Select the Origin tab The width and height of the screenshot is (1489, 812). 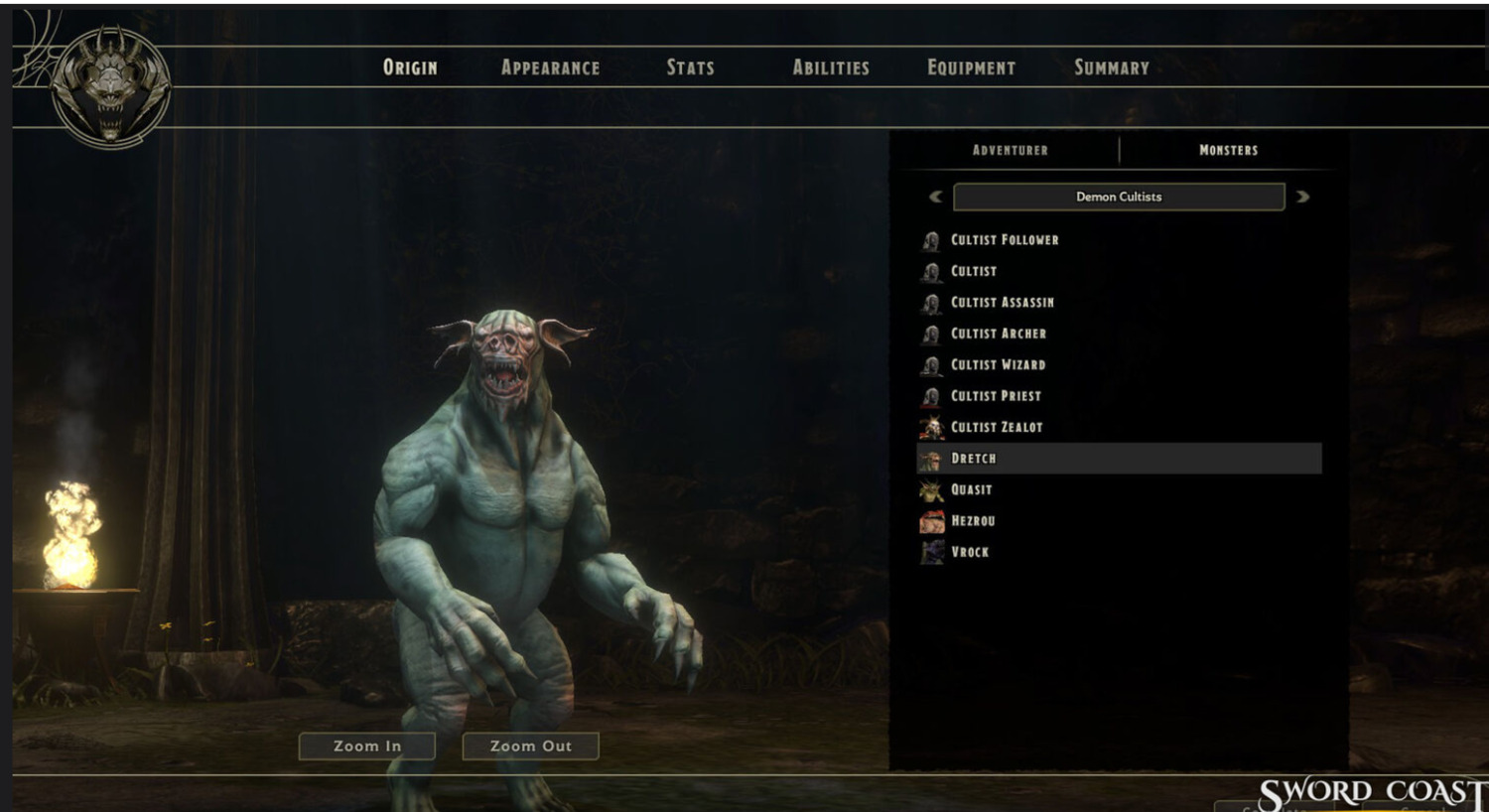click(410, 68)
